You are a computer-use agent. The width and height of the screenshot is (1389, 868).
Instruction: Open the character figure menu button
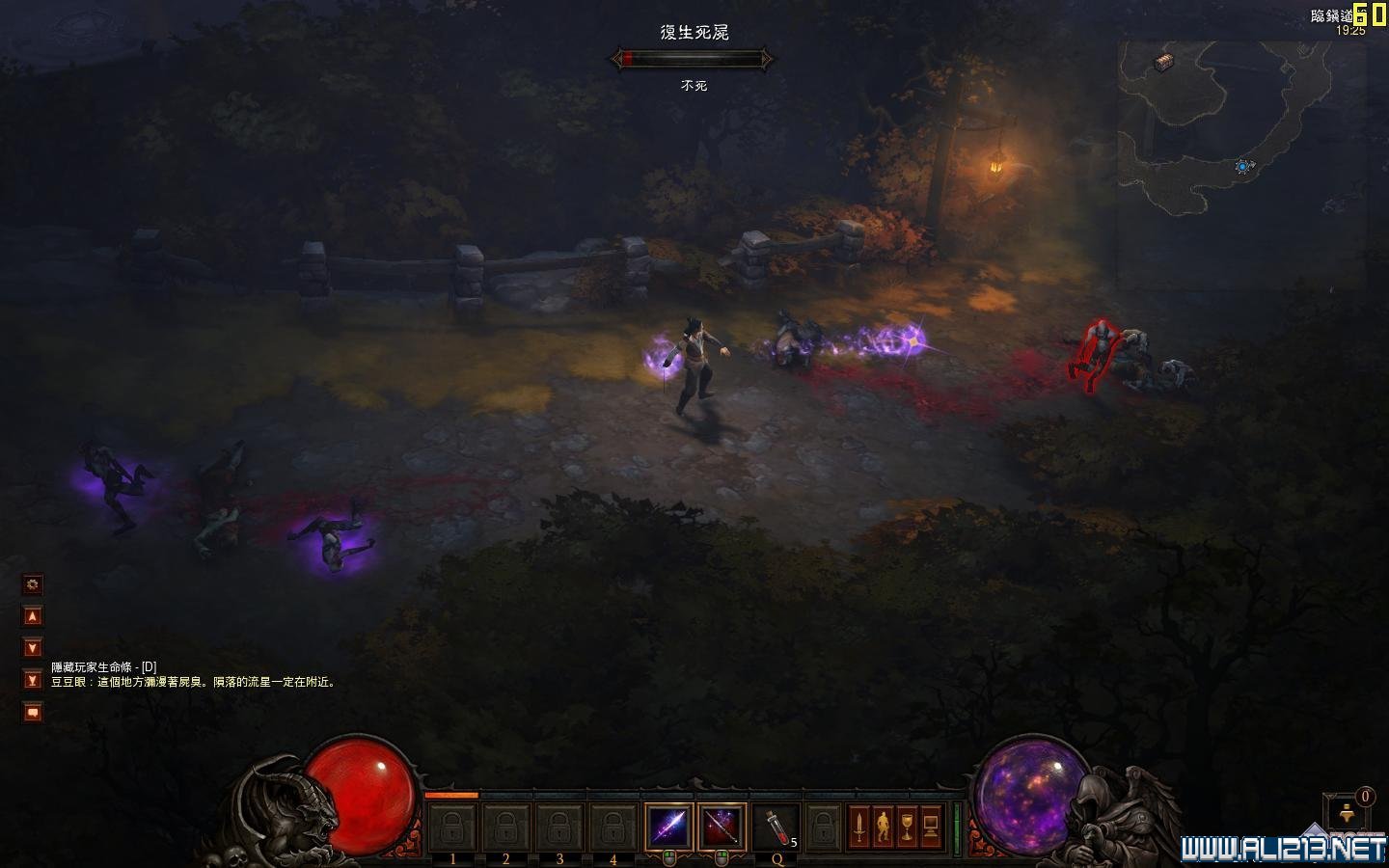point(883,827)
